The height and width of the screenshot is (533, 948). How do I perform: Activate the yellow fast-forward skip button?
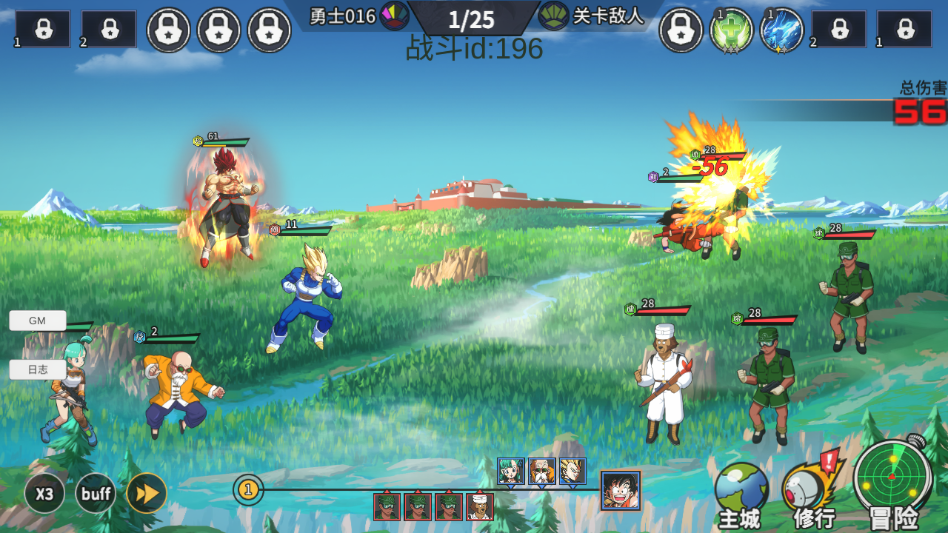click(146, 493)
